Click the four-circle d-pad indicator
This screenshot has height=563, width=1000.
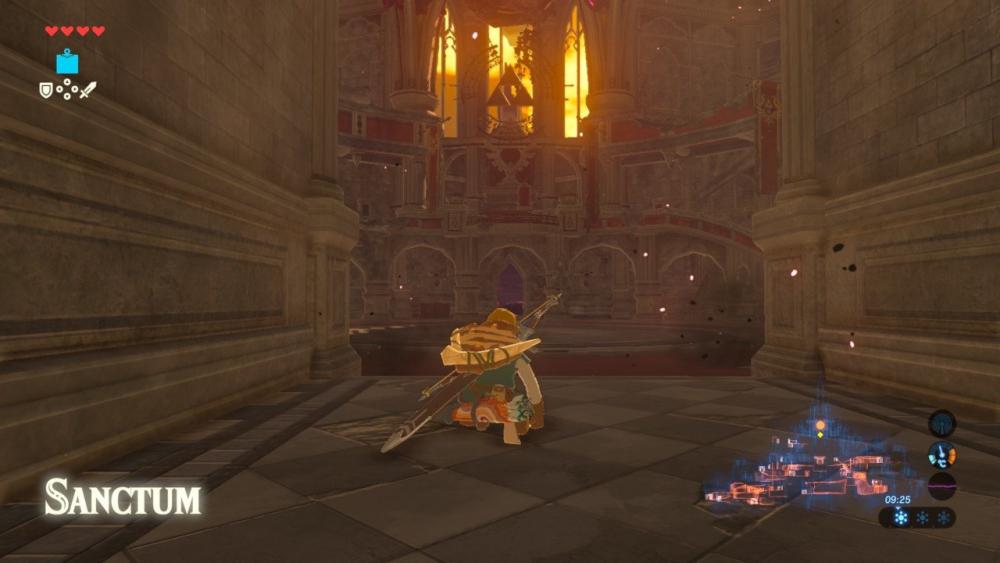click(67, 90)
